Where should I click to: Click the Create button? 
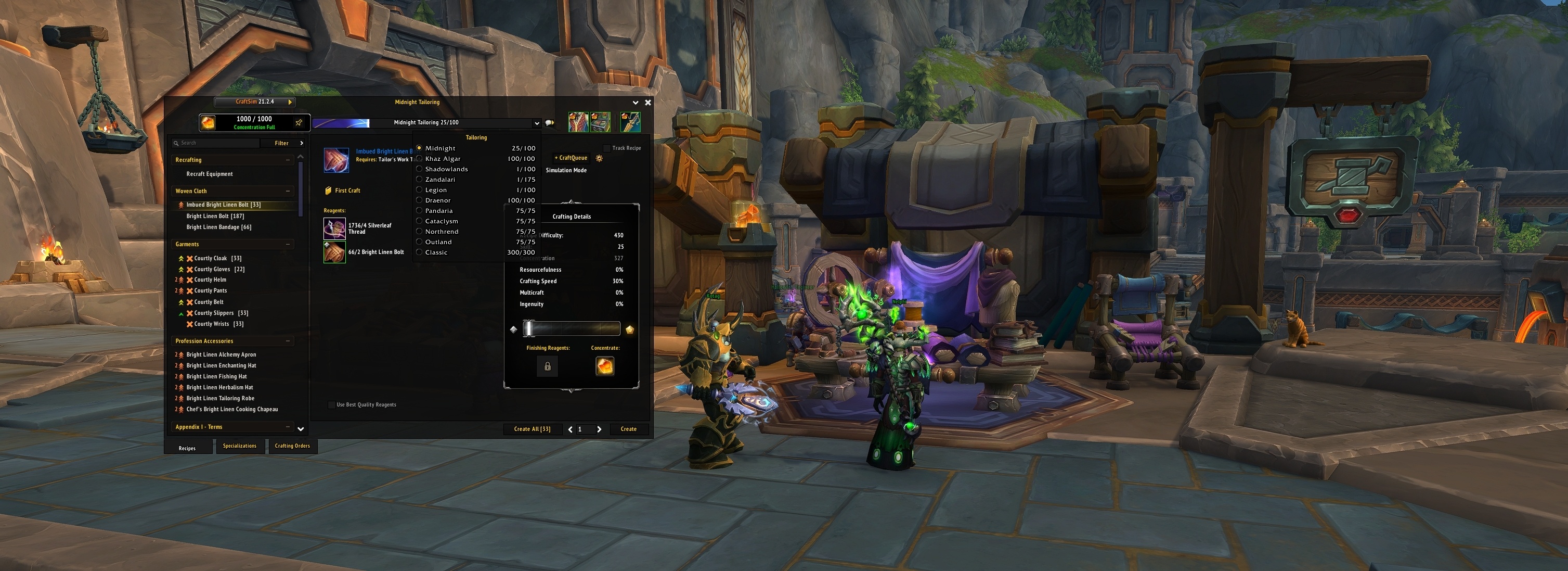tap(628, 429)
